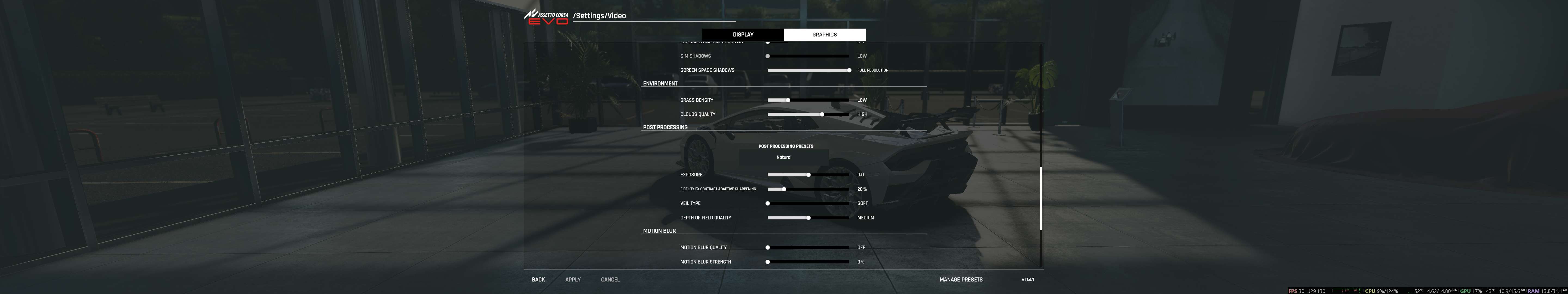This screenshot has height=294, width=1568.
Task: Open the Graphics tab
Action: tap(824, 35)
